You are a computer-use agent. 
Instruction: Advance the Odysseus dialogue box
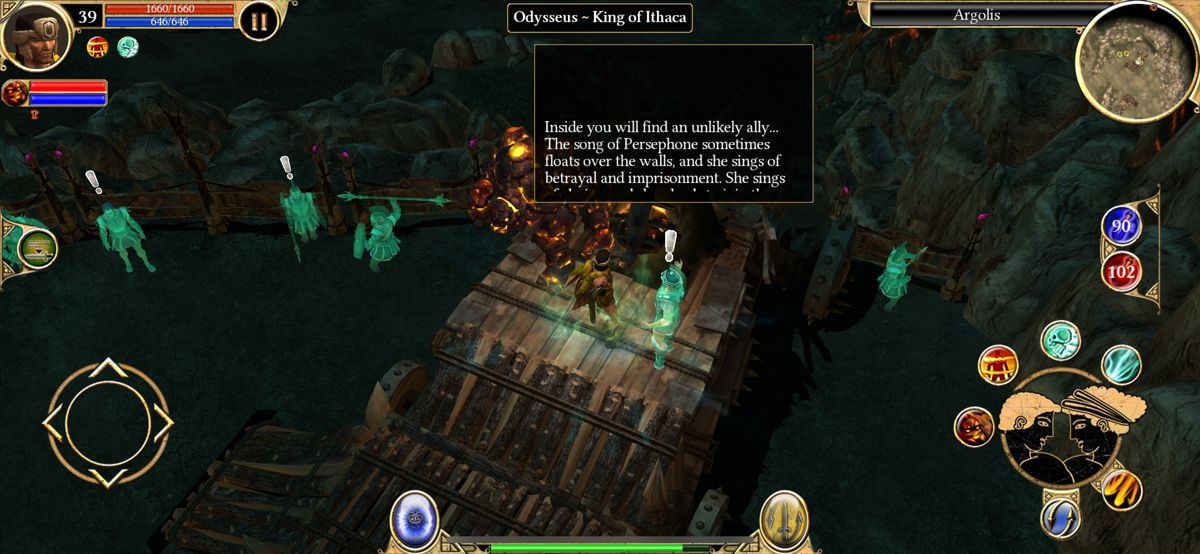(x=673, y=124)
